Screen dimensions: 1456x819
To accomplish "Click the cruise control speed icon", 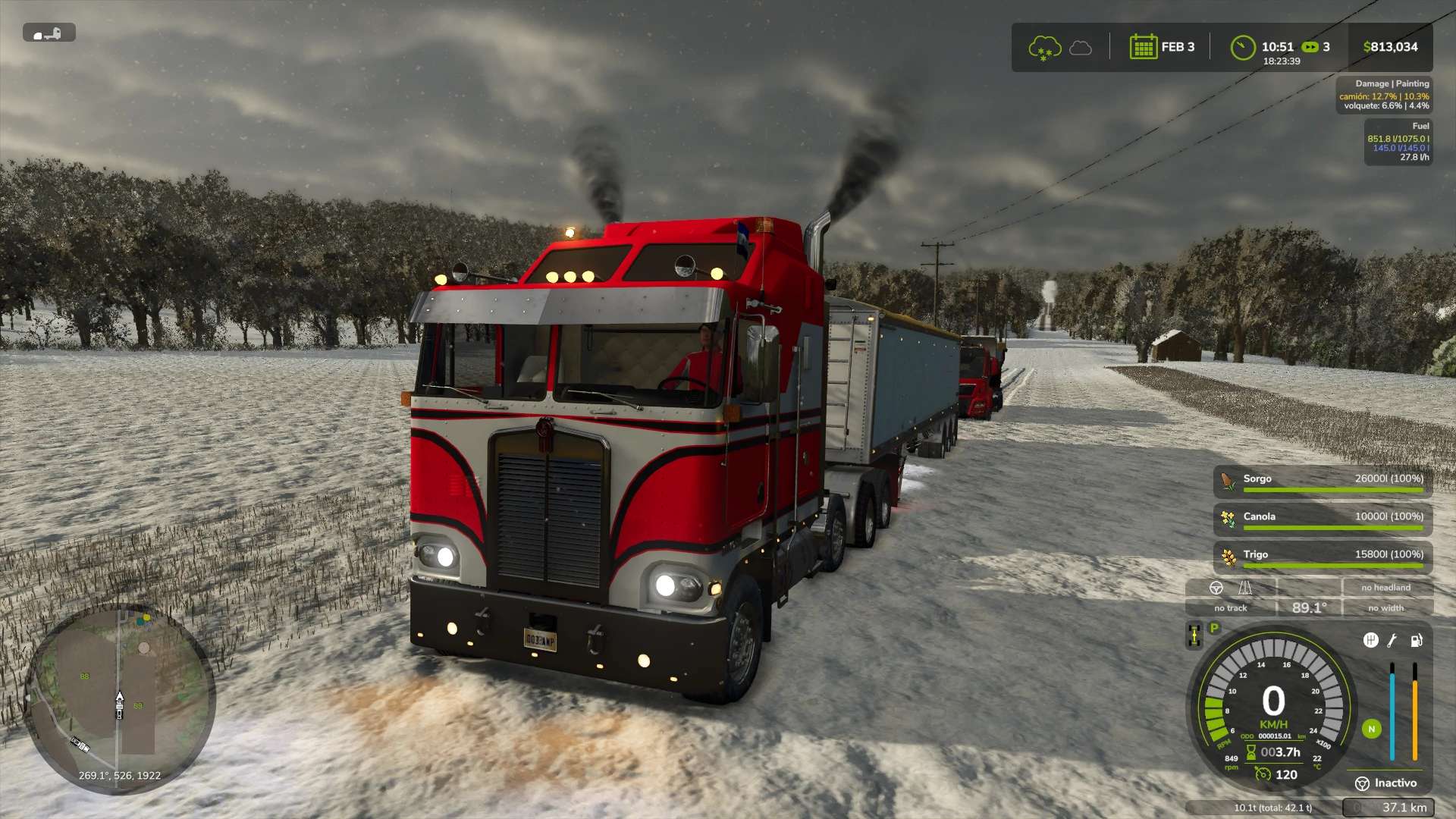I will pyautogui.click(x=1263, y=774).
